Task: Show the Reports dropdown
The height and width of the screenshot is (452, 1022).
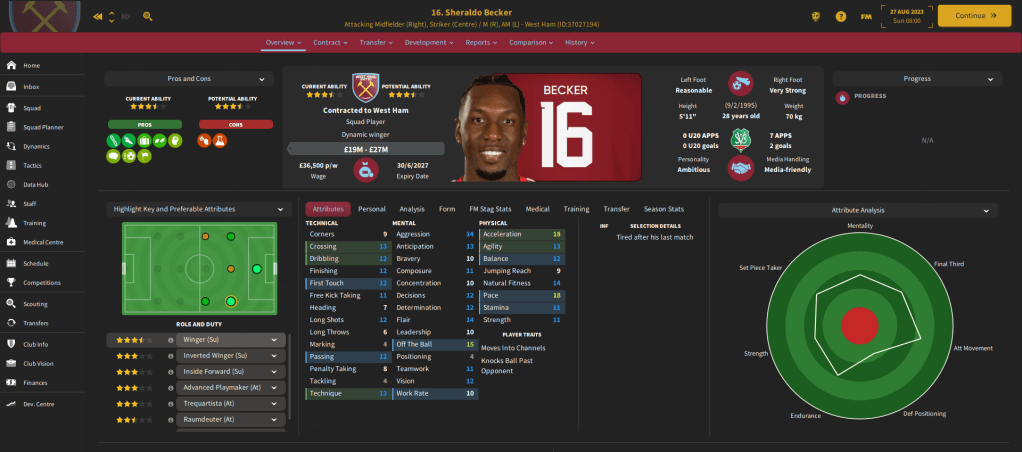Action: click(481, 43)
